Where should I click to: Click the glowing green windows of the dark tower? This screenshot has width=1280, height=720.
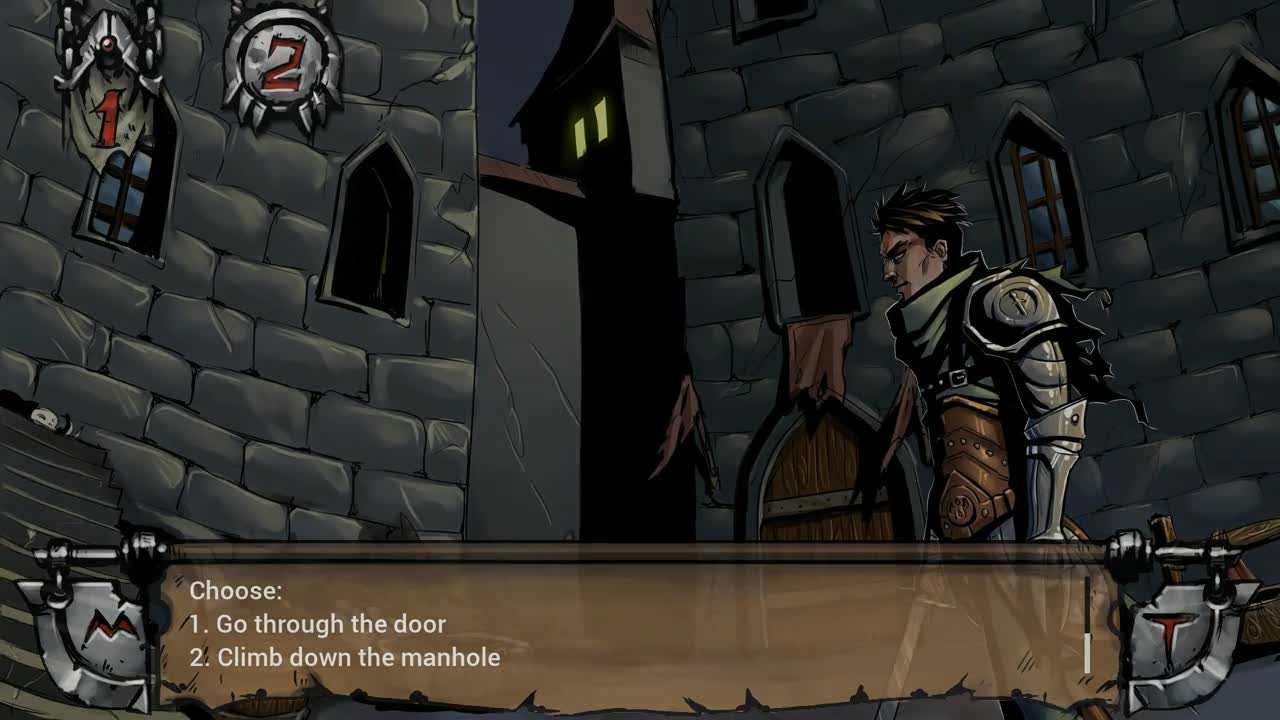point(592,130)
